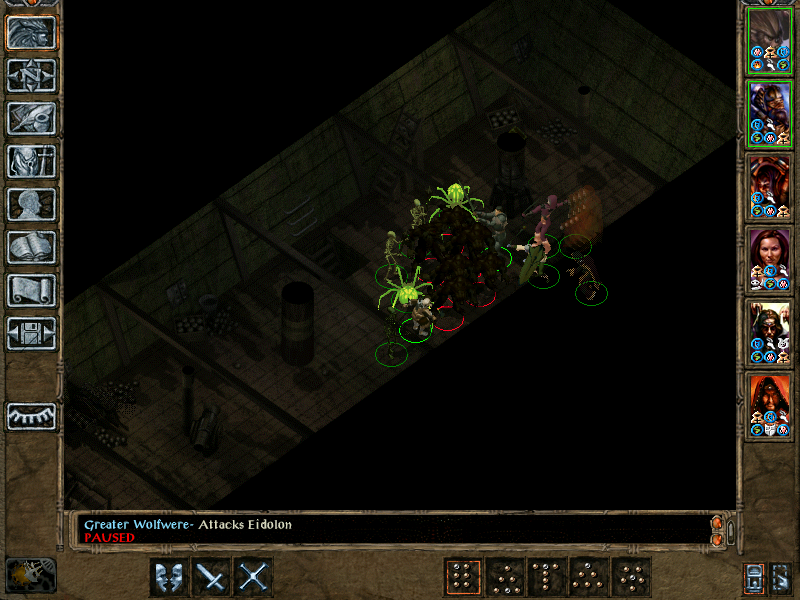Unpause using the clock button in the corner
The width and height of the screenshot is (800, 600).
tap(30, 575)
